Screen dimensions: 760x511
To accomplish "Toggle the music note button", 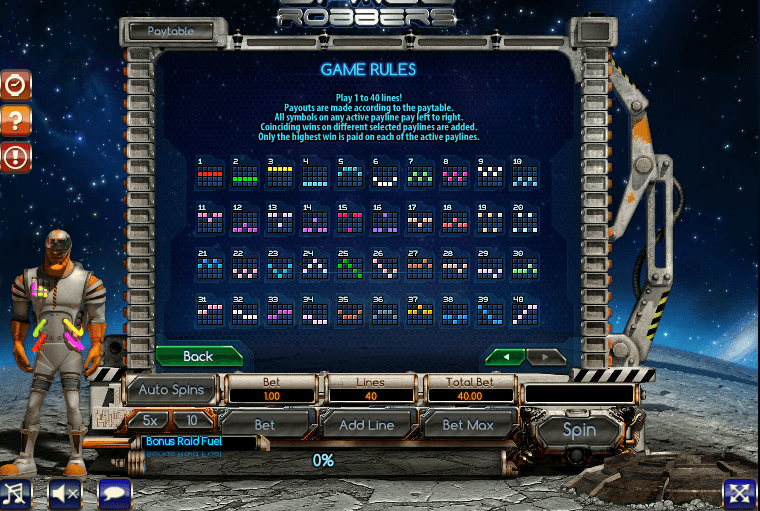I will tap(15, 493).
